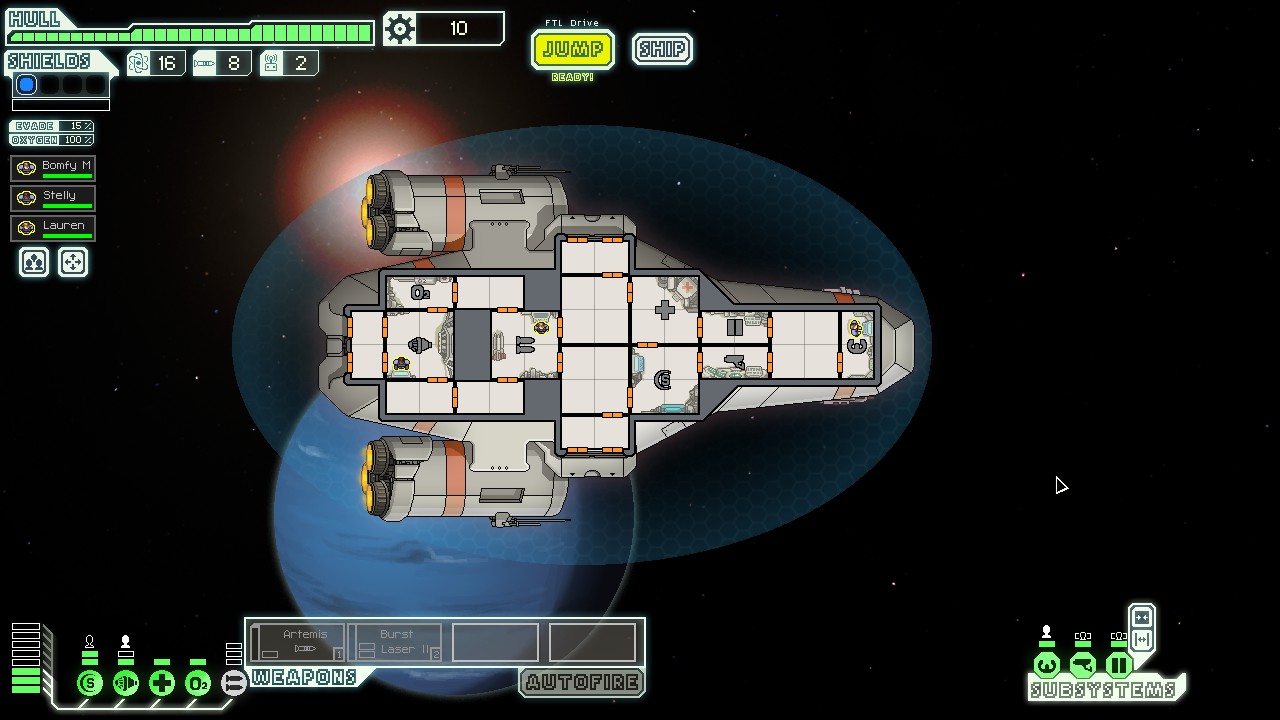Click the Doors subsystem icon

[1119, 665]
